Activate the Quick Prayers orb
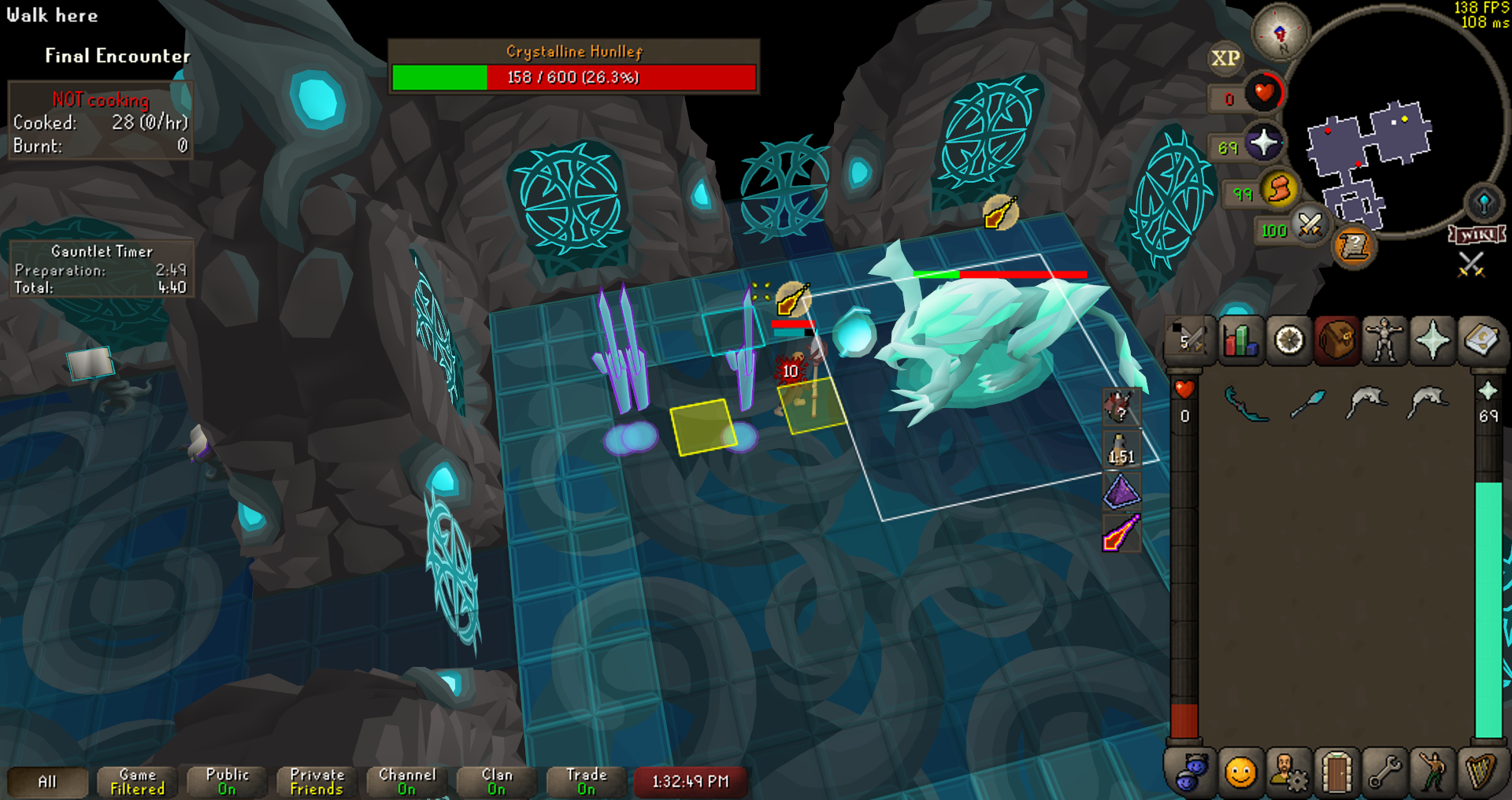This screenshot has height=800, width=1512. point(1263,143)
